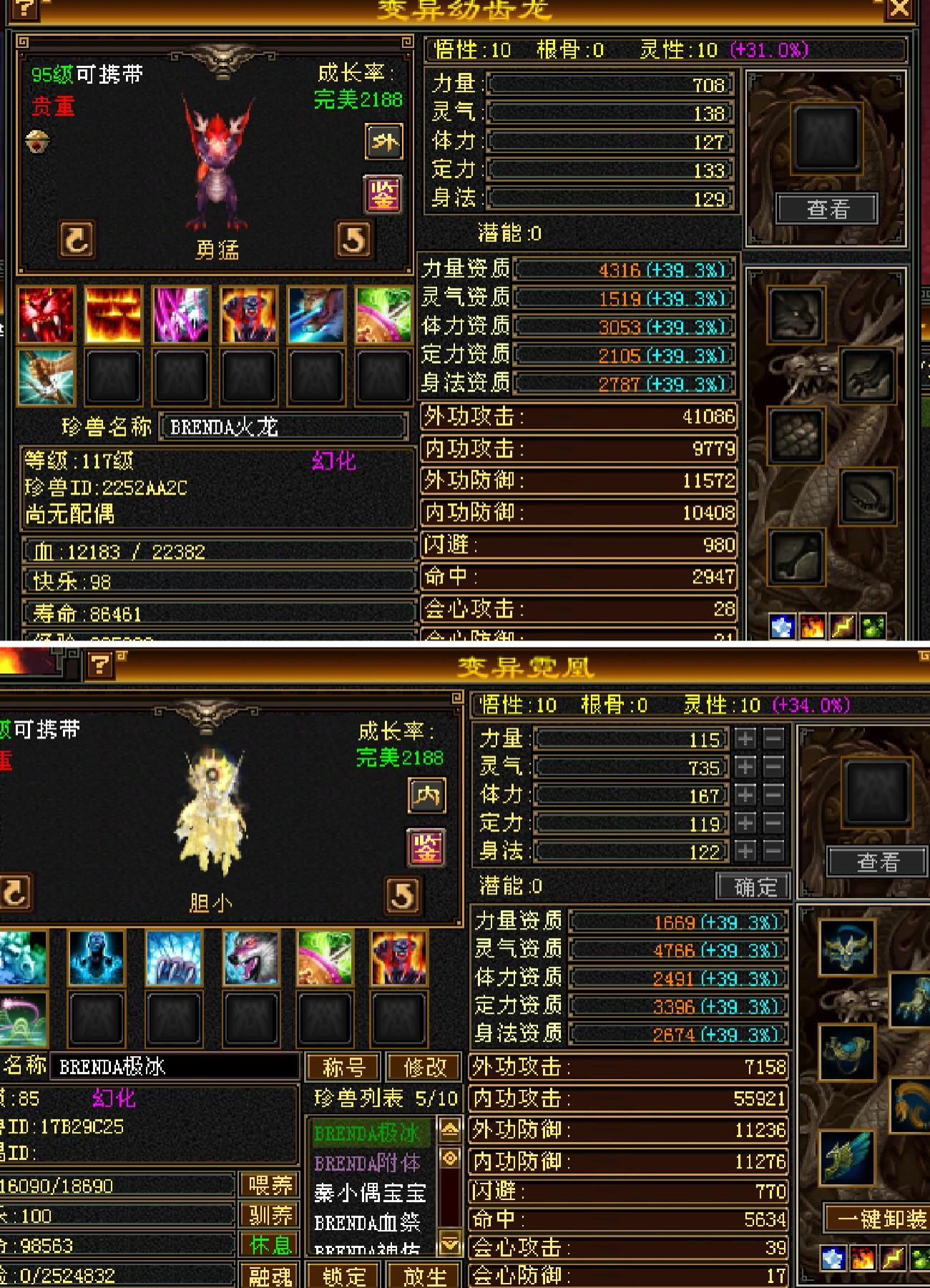Viewport: 930px width, 1288px height.
Task: Feed the pet with 喂养
Action: [x=270, y=1186]
